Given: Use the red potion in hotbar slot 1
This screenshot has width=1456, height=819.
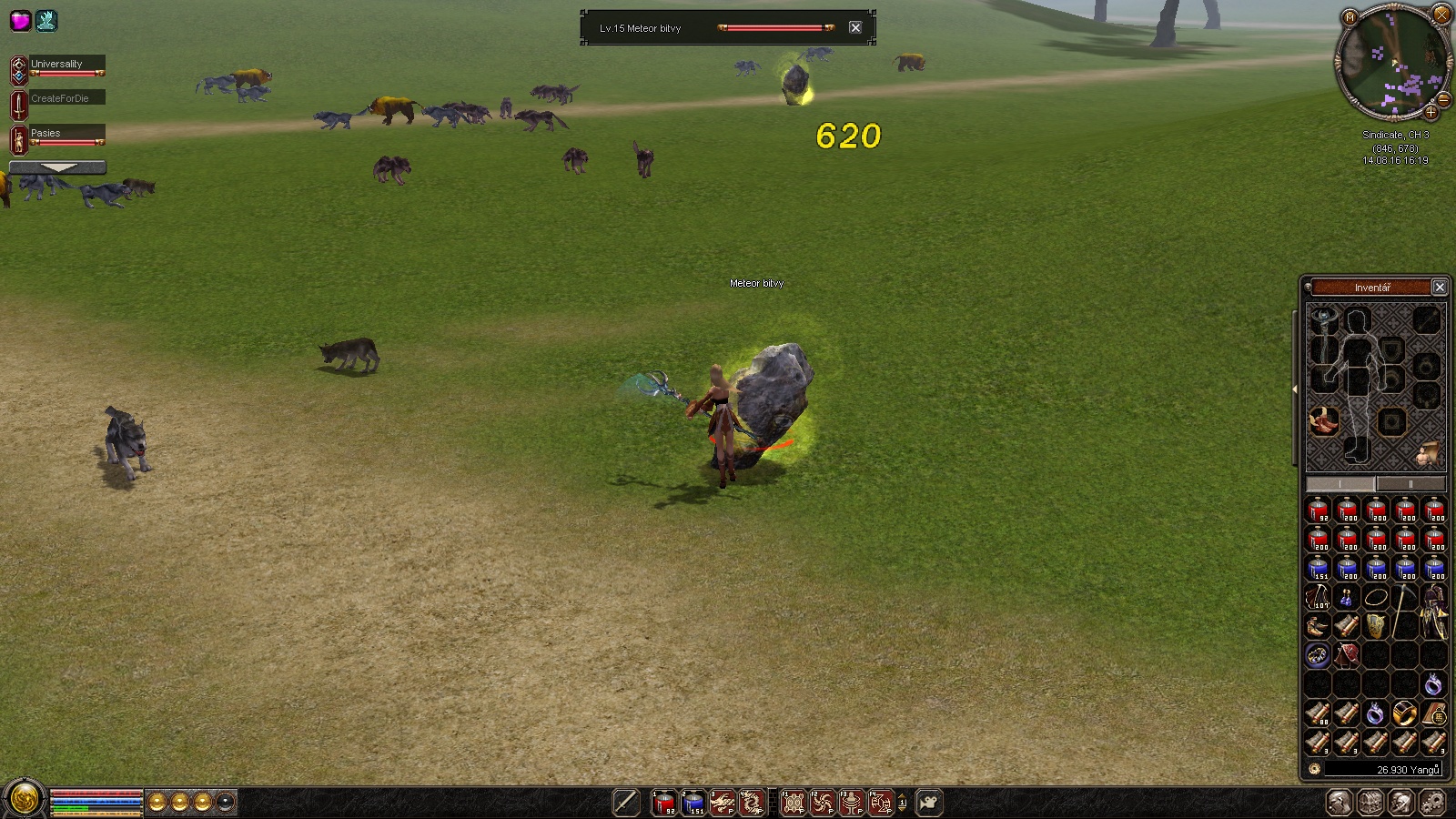Looking at the screenshot, I should (x=663, y=803).
